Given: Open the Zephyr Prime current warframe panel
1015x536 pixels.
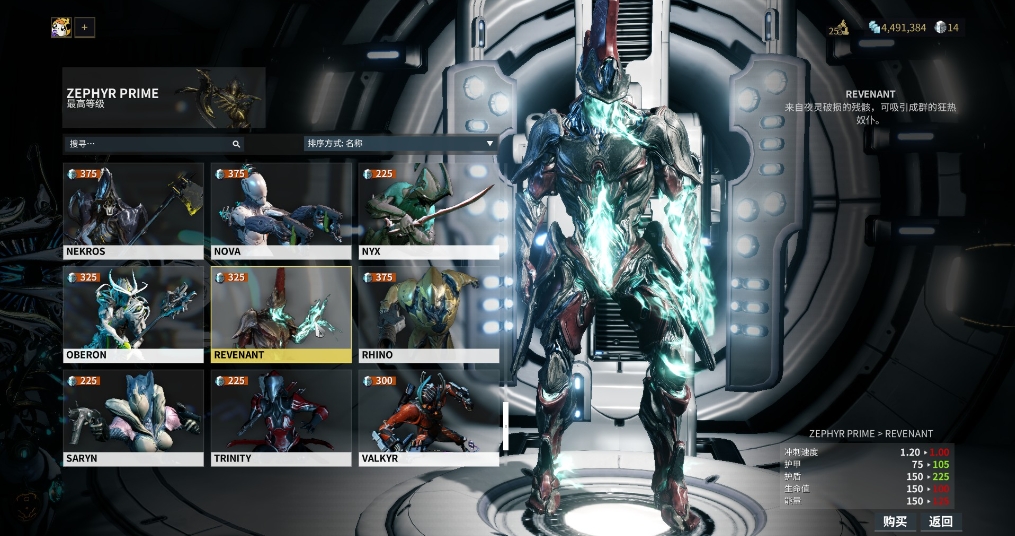Looking at the screenshot, I should pos(164,97).
